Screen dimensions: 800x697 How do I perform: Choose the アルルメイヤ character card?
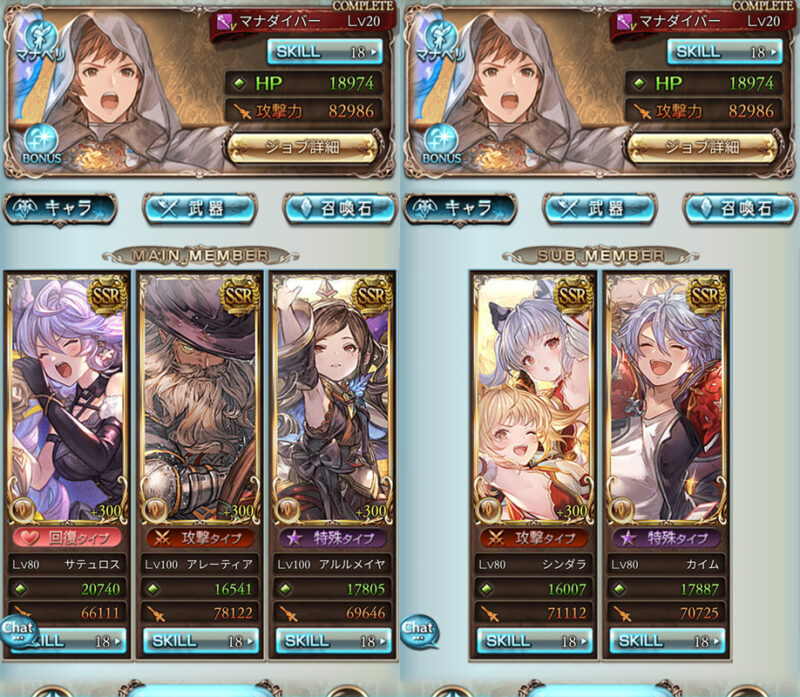331,400
